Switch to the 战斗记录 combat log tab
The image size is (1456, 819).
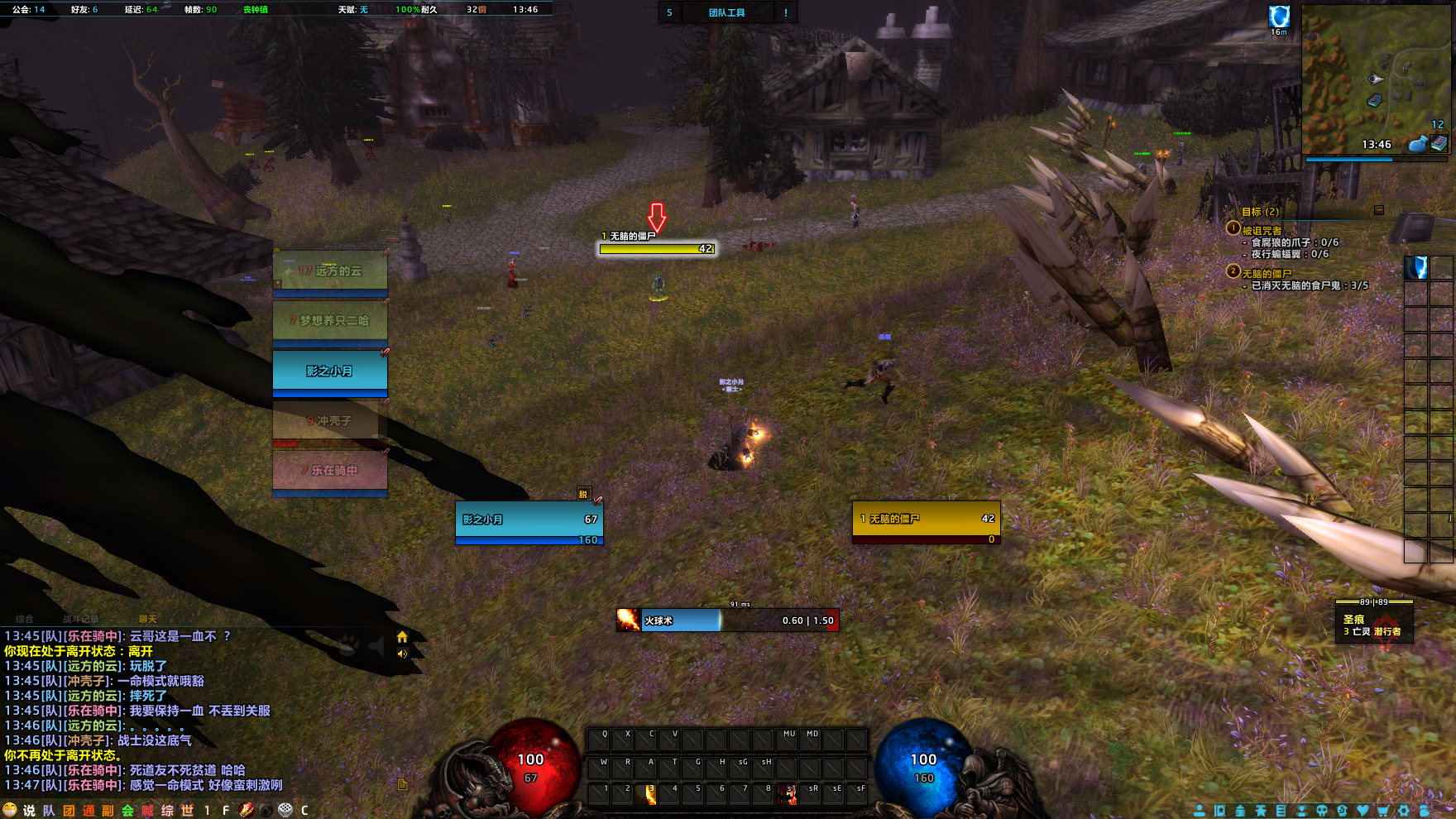80,619
